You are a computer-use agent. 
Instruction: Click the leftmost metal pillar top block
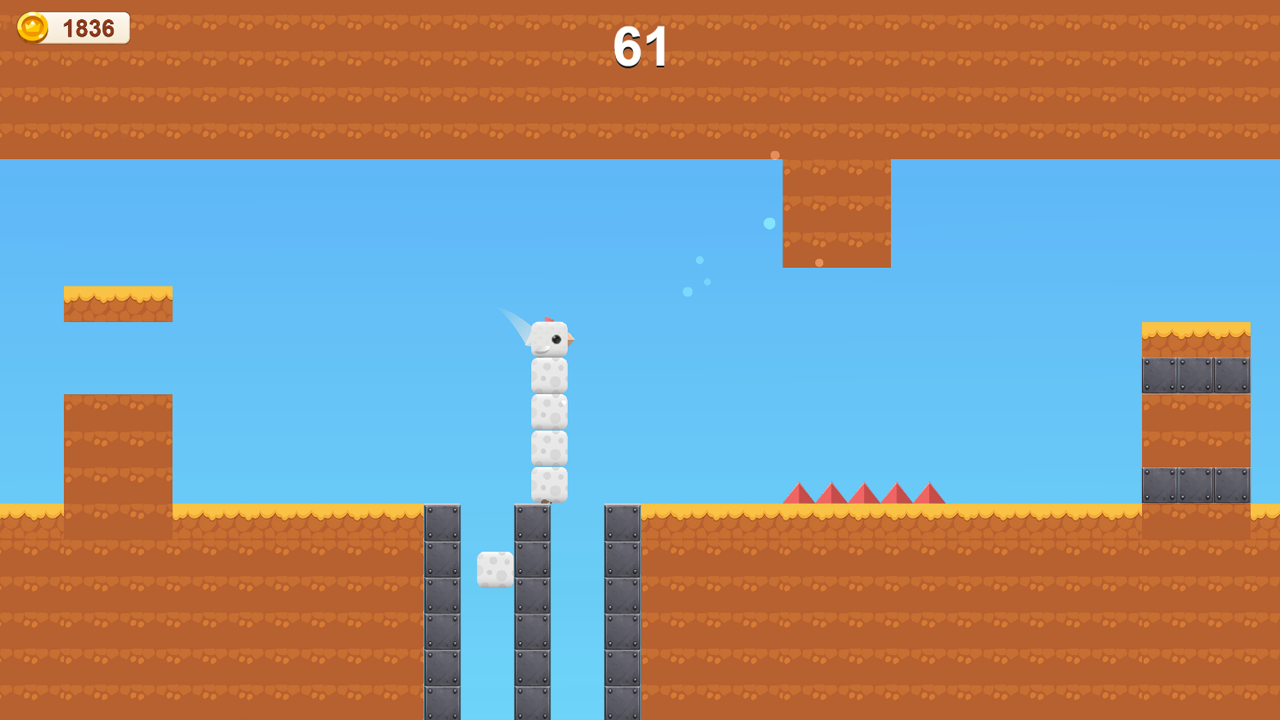[x=442, y=520]
